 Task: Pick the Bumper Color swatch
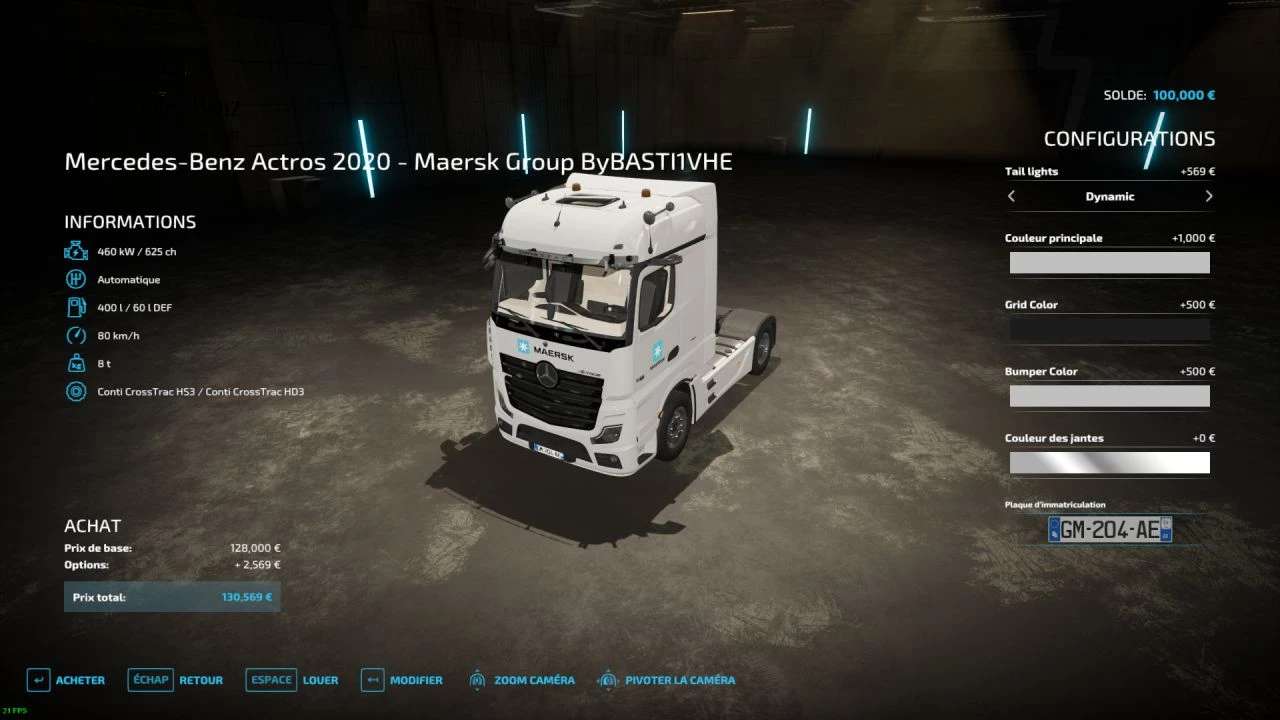[1109, 396]
